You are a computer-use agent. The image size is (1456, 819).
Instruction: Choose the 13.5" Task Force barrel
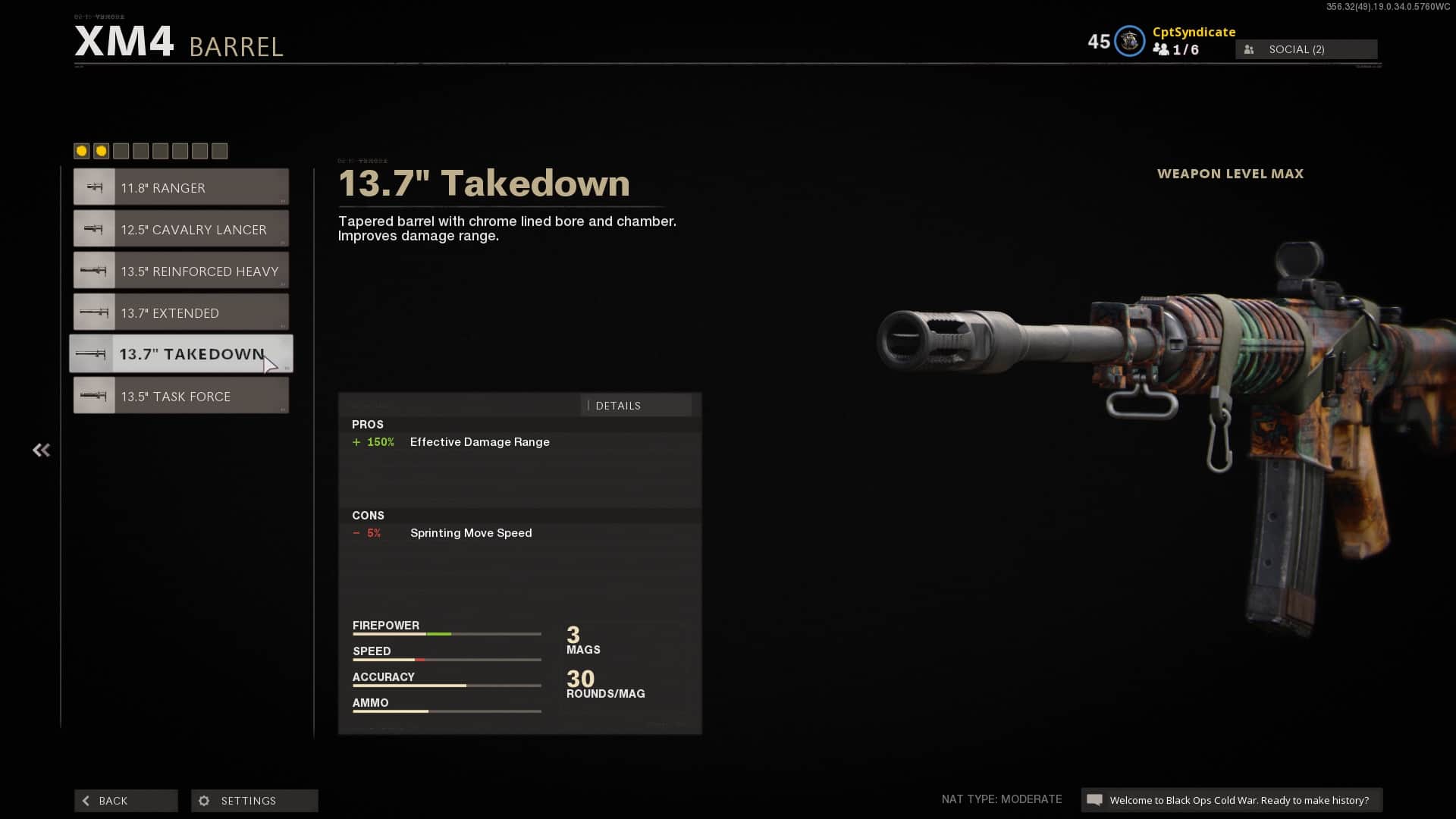(x=181, y=396)
